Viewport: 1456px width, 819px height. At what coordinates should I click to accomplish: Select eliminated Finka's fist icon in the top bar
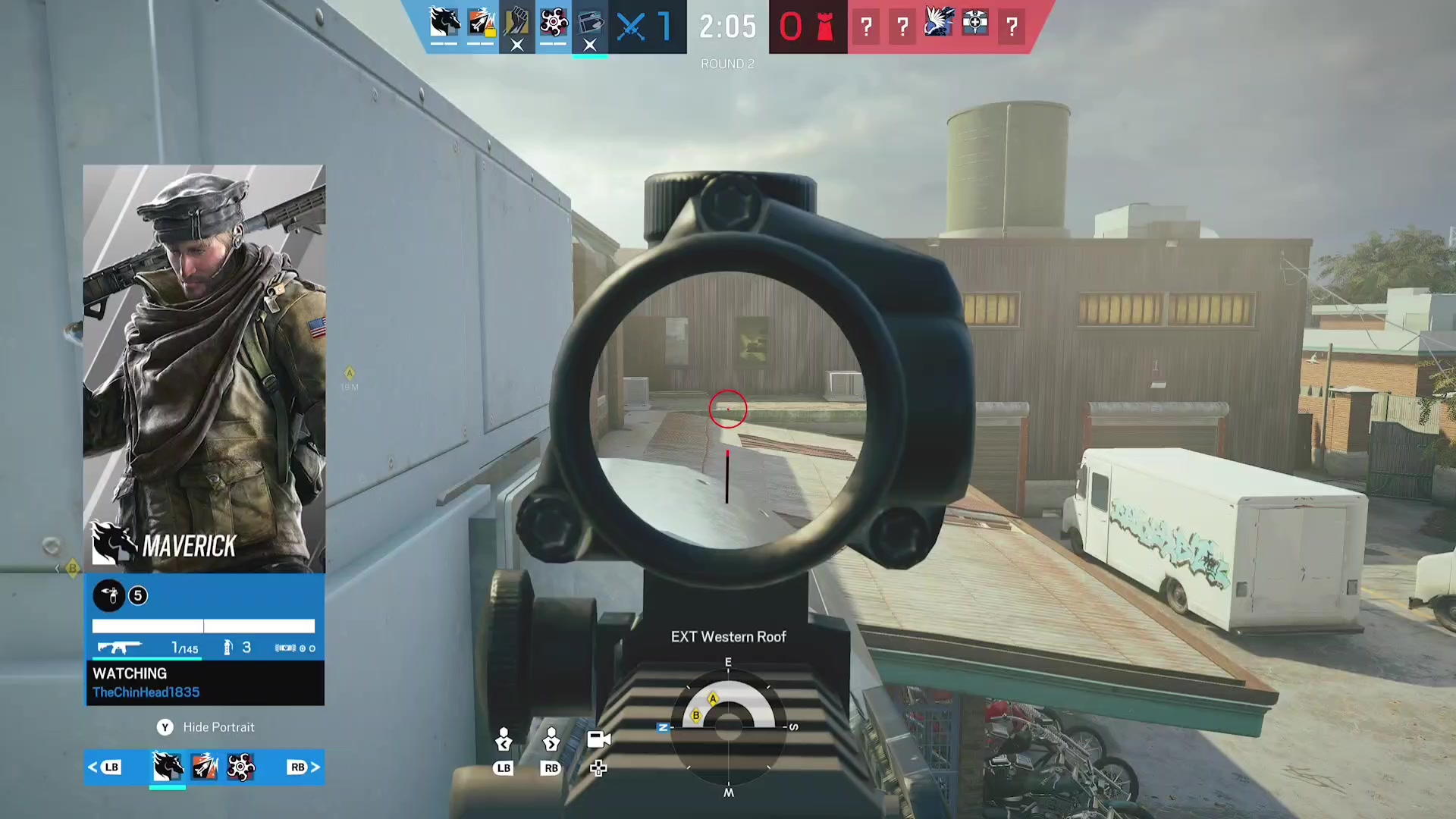click(x=517, y=23)
